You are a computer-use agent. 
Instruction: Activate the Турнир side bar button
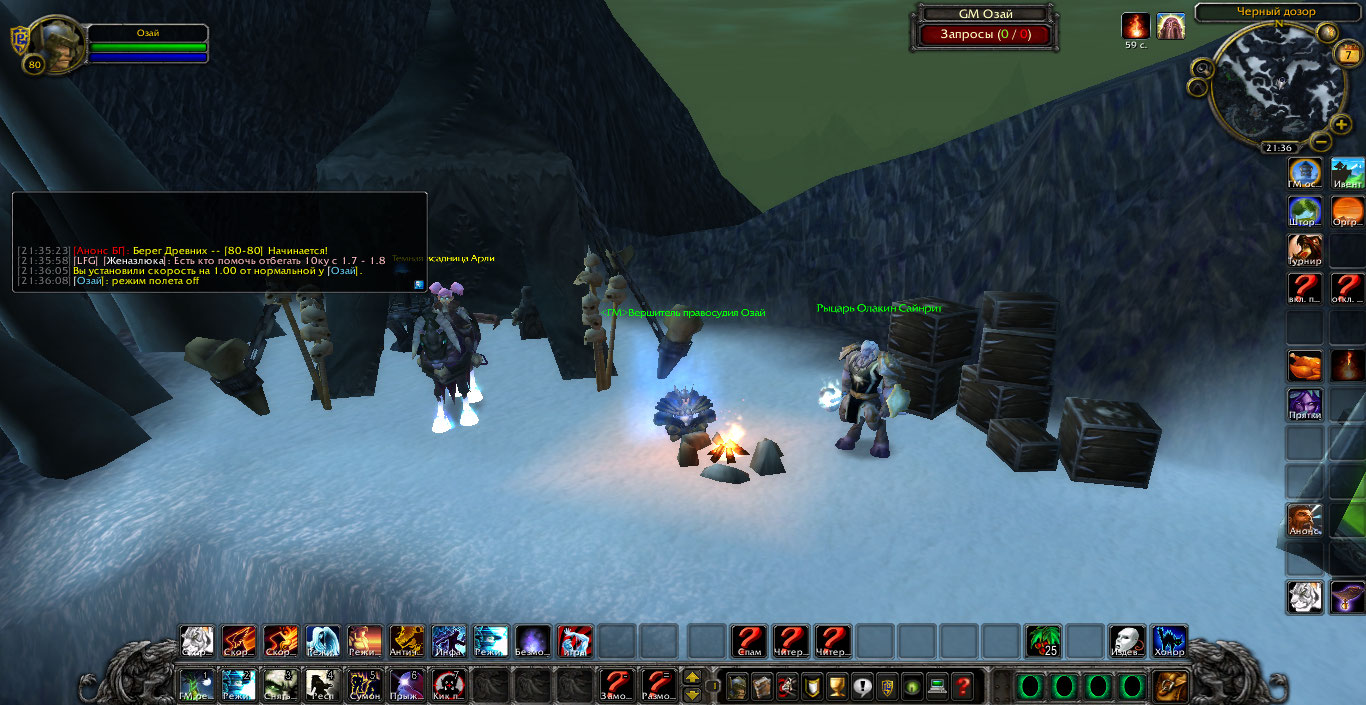[x=1304, y=251]
